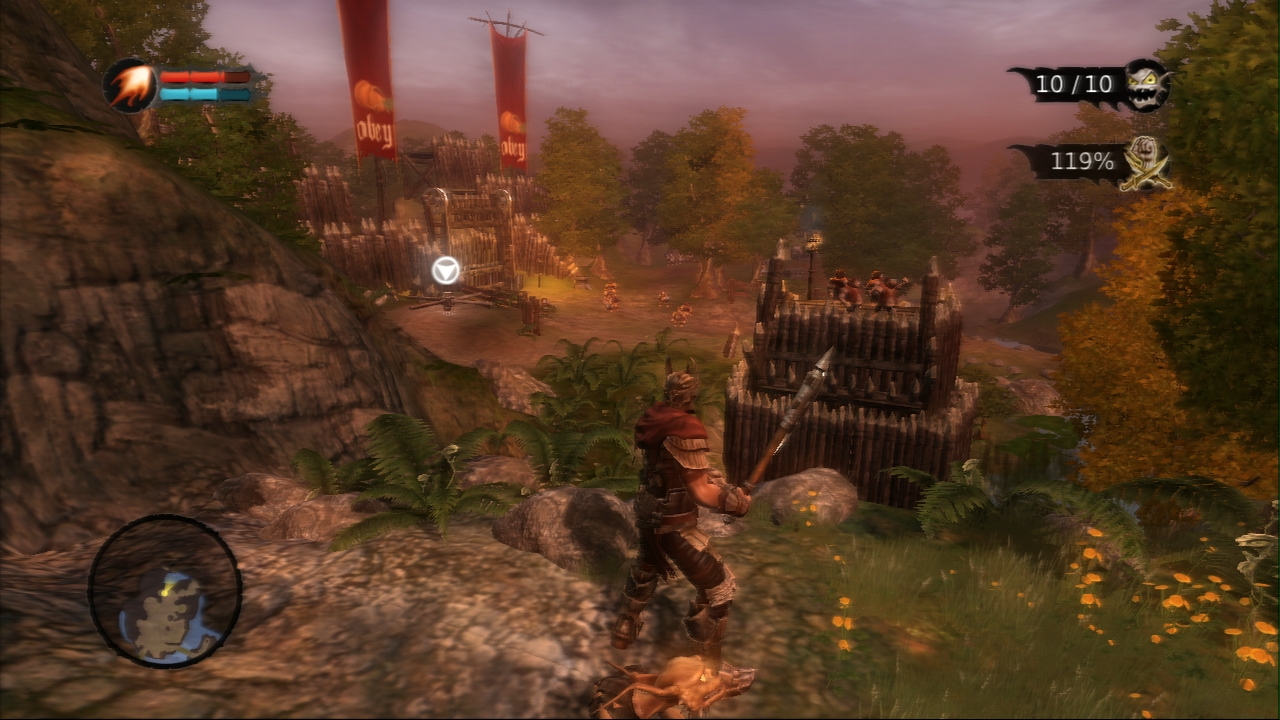Click the minion skull icon
Viewport: 1280px width, 720px height.
[1146, 84]
